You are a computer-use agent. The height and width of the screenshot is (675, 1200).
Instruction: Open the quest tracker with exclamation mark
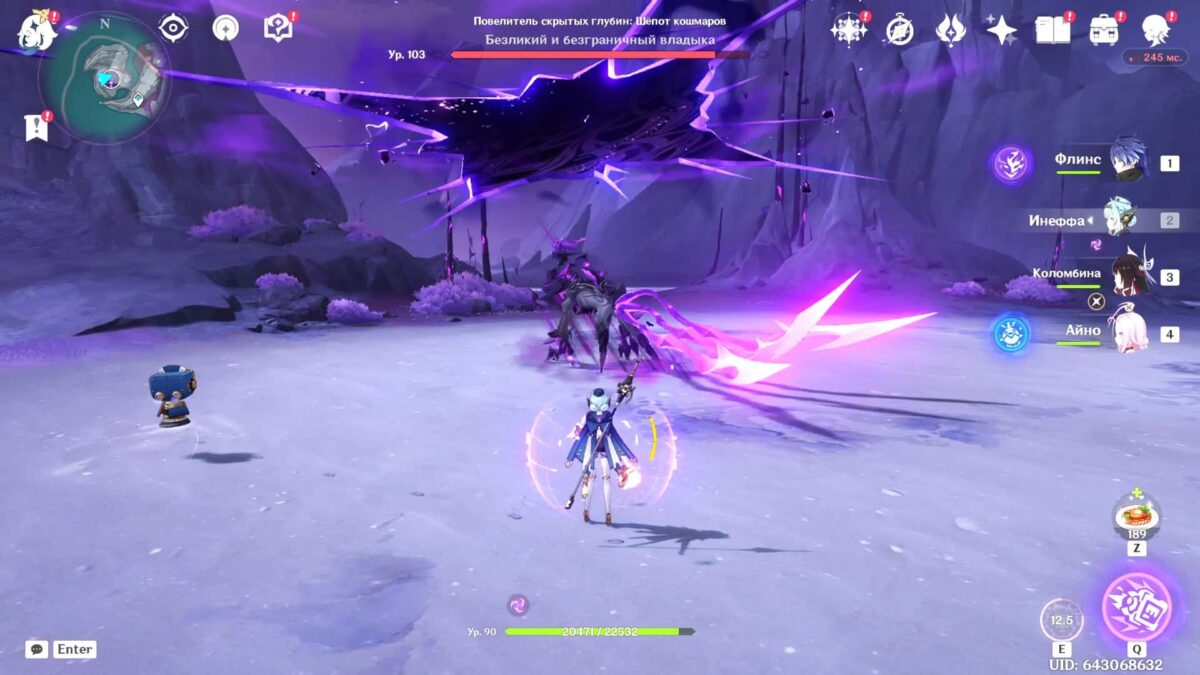pos(36,126)
